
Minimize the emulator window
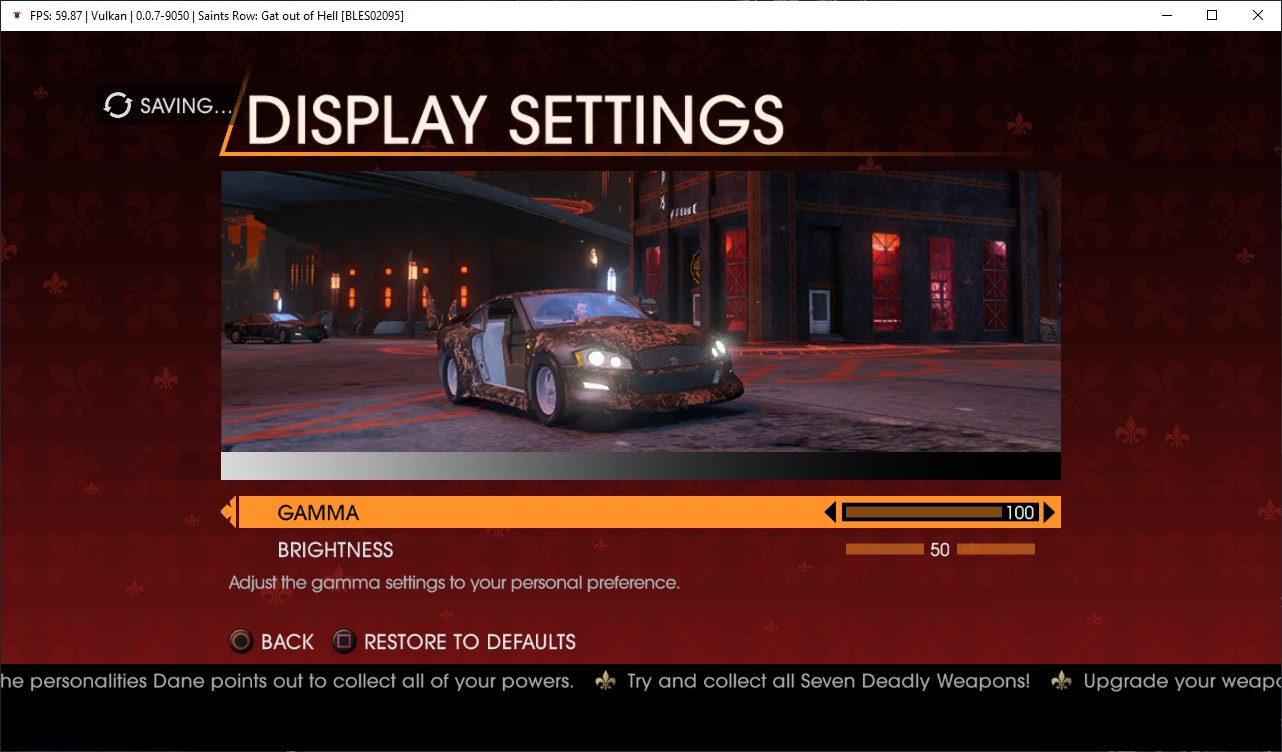pos(1166,15)
